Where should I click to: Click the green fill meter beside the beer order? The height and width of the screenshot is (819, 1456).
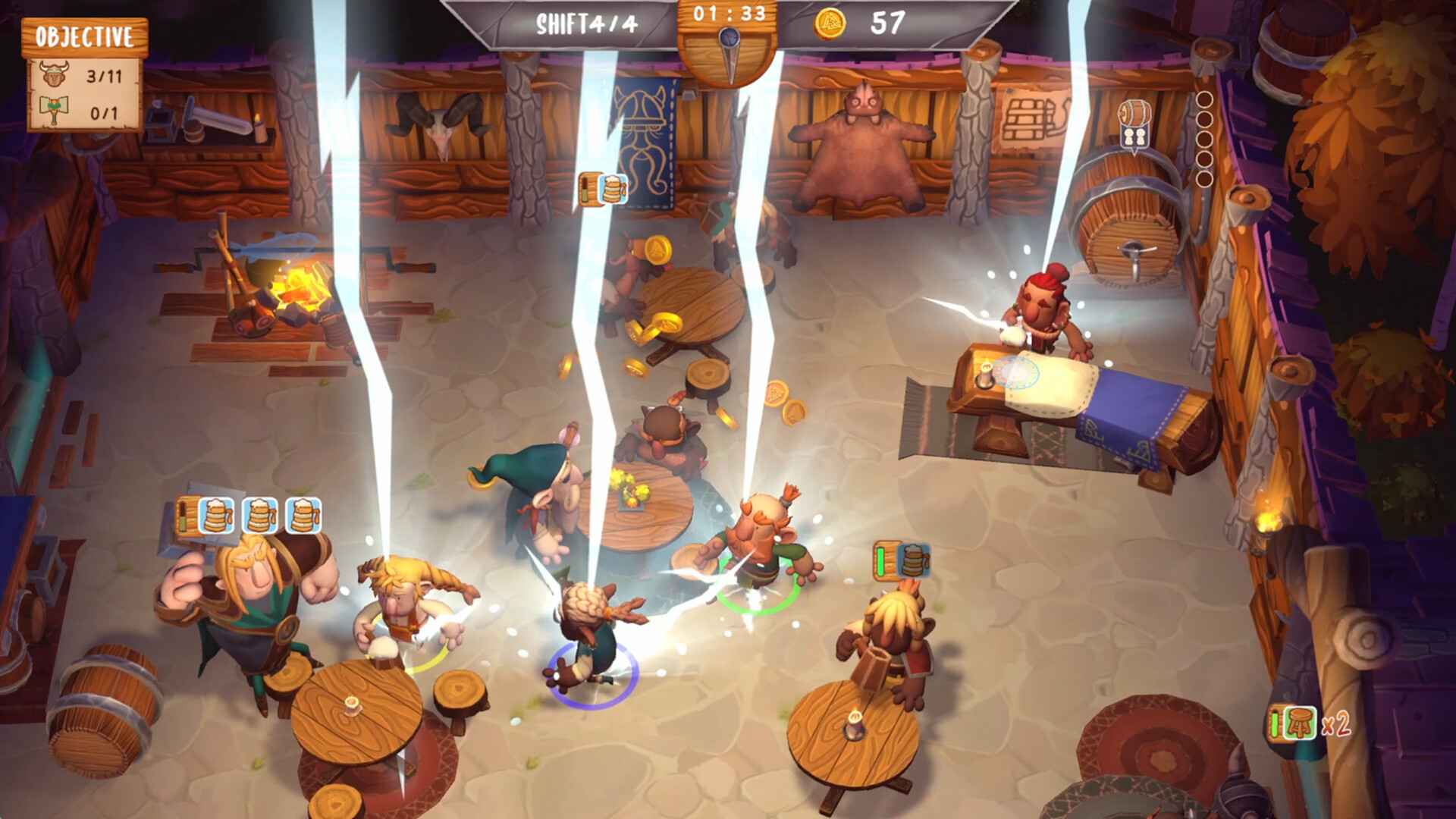tap(881, 561)
